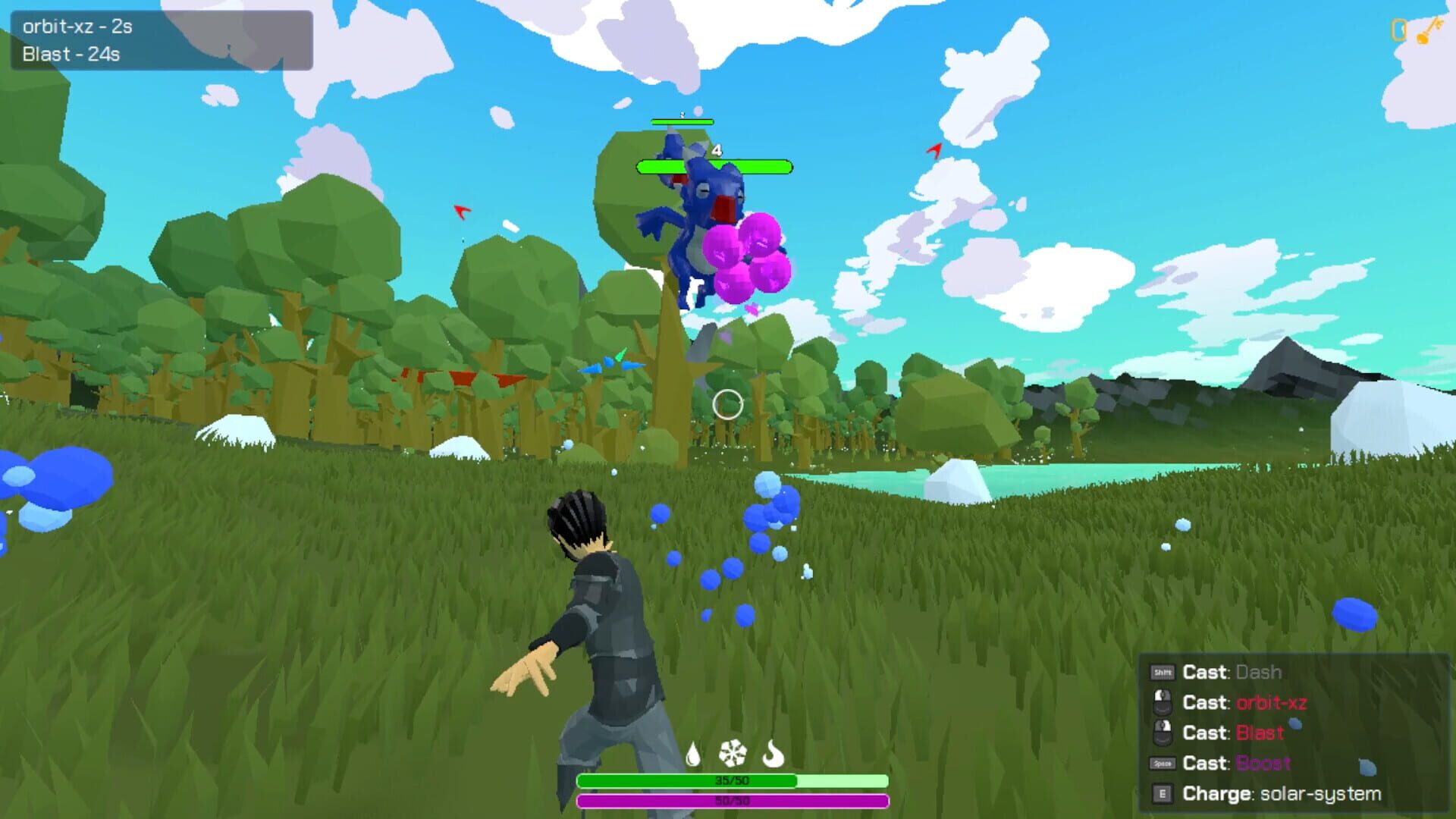Click the E keybind icon beside Charge
This screenshot has height=819, width=1456.
point(1162,794)
